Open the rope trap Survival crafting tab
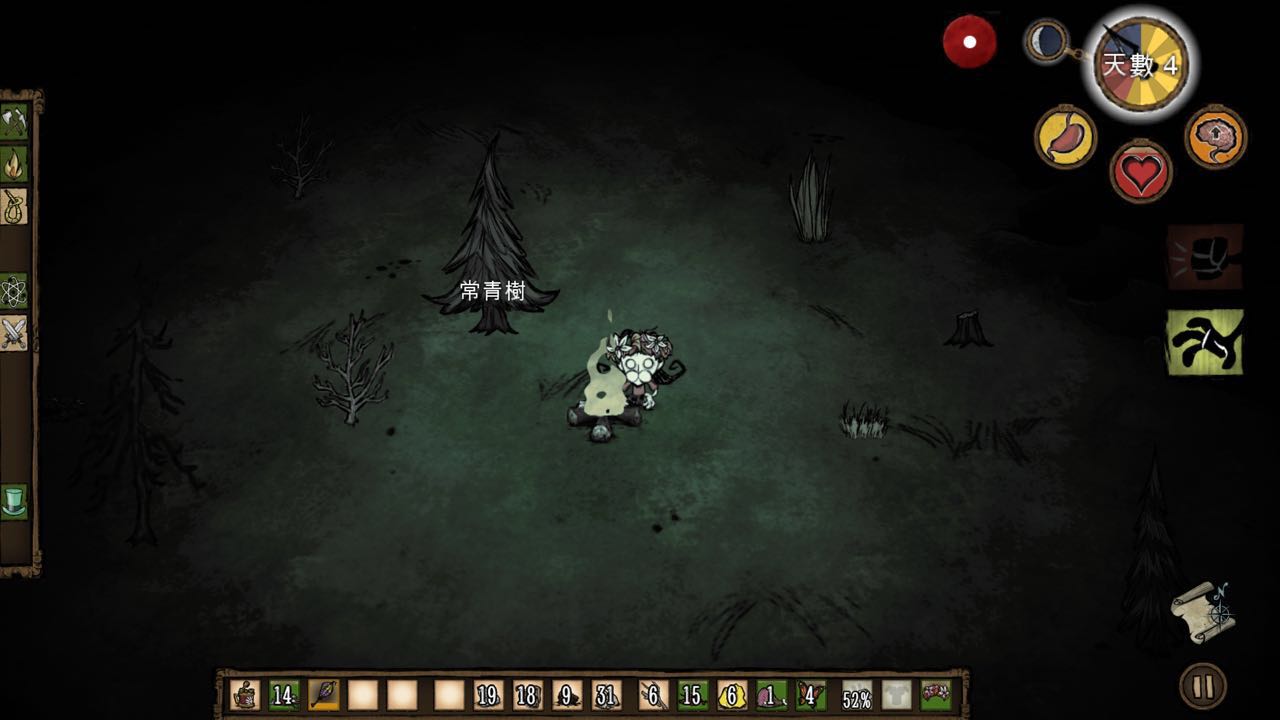The image size is (1280, 720). (x=14, y=205)
